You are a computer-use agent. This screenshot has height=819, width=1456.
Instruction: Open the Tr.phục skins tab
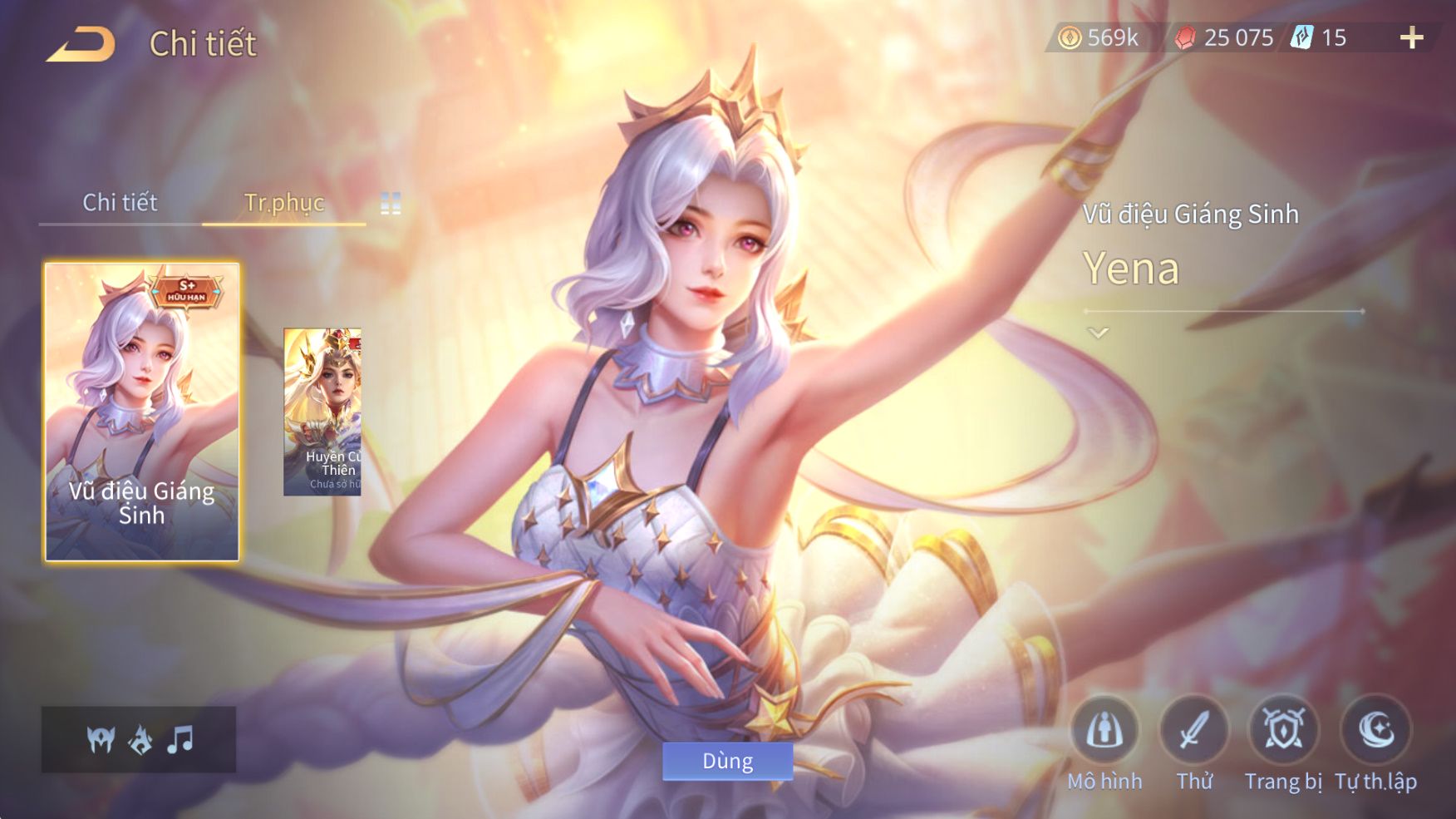tap(283, 202)
